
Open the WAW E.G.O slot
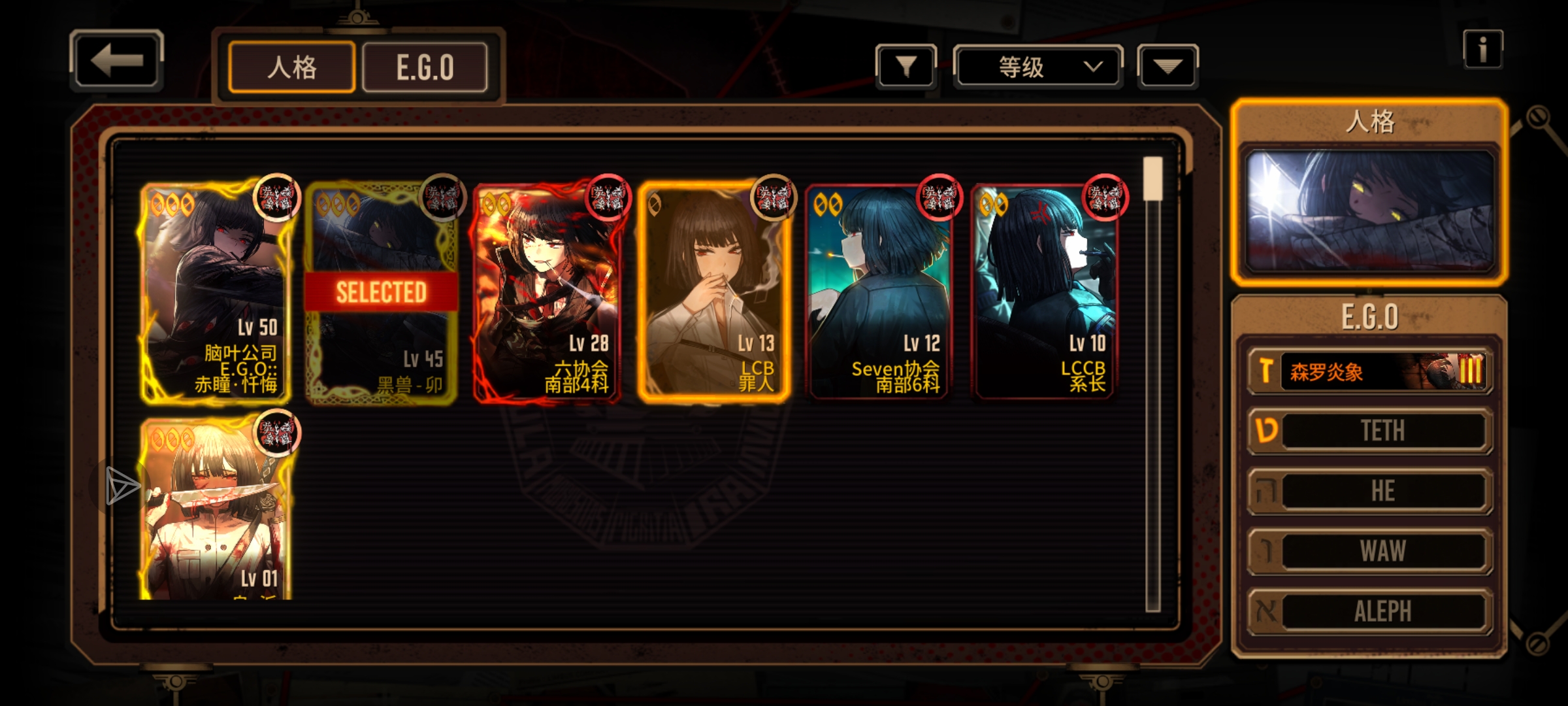pos(1371,551)
